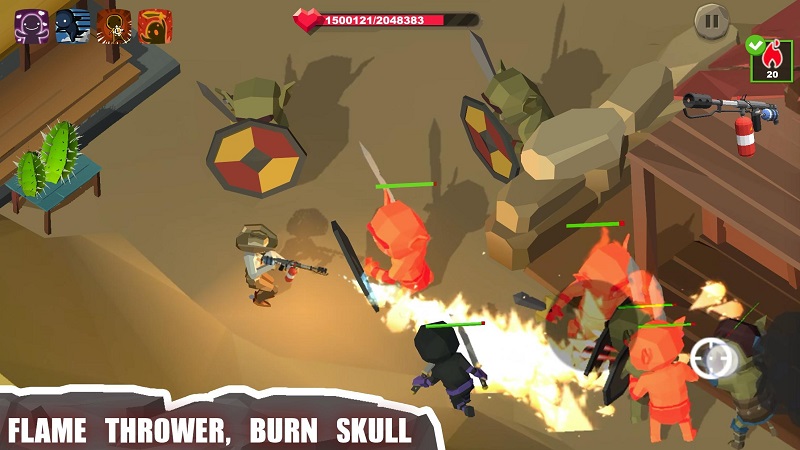Click the flame ammo box showing 20

coord(770,60)
